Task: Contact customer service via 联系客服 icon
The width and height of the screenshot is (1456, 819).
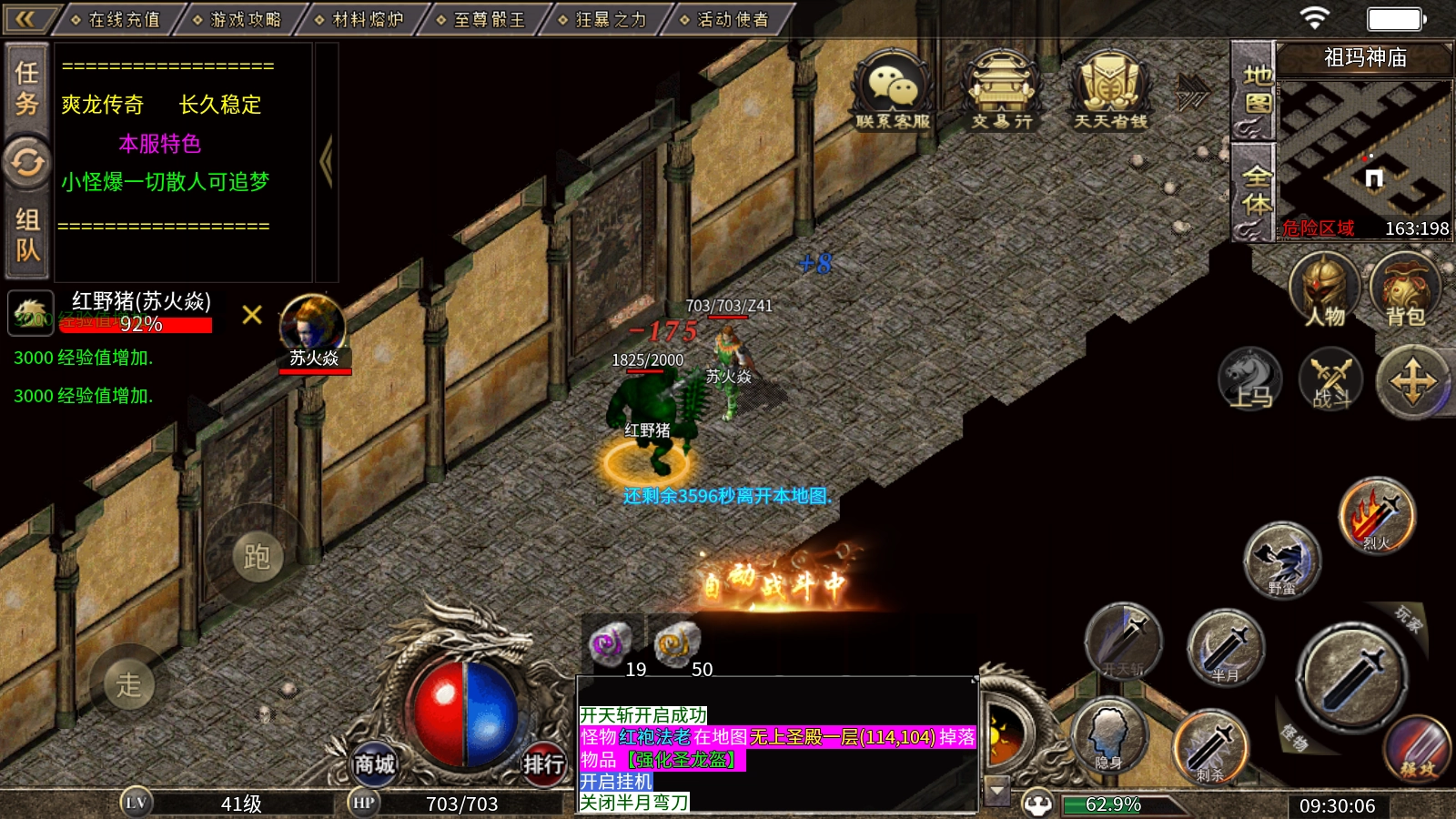Action: (x=893, y=89)
